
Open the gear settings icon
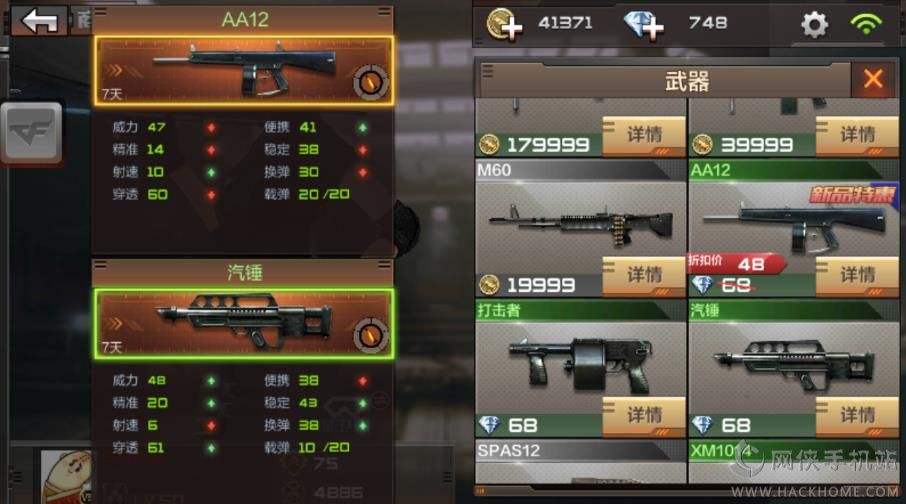pos(815,24)
